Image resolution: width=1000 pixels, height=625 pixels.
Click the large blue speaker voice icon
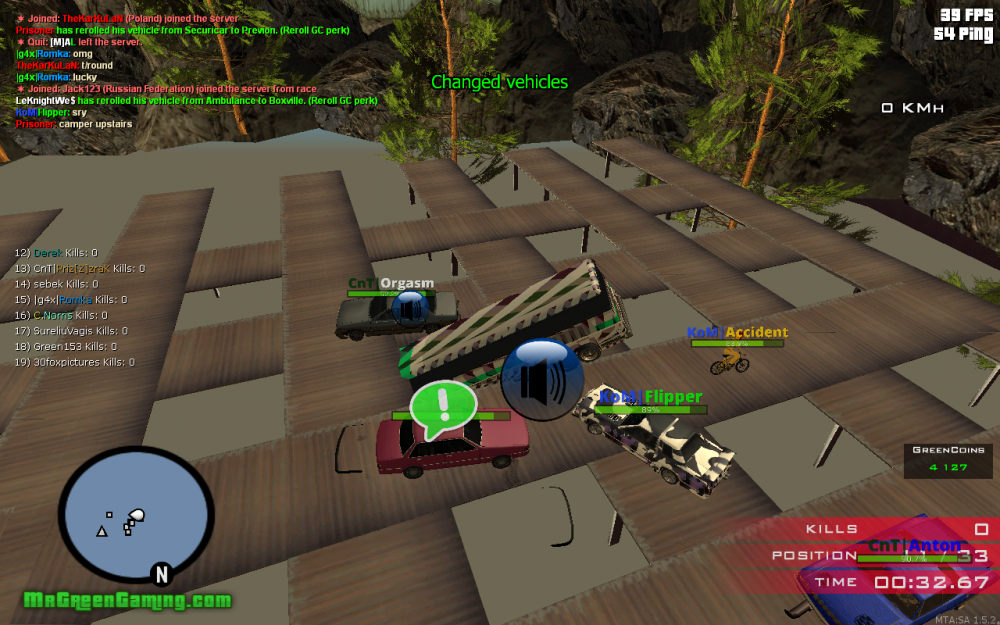[542, 379]
